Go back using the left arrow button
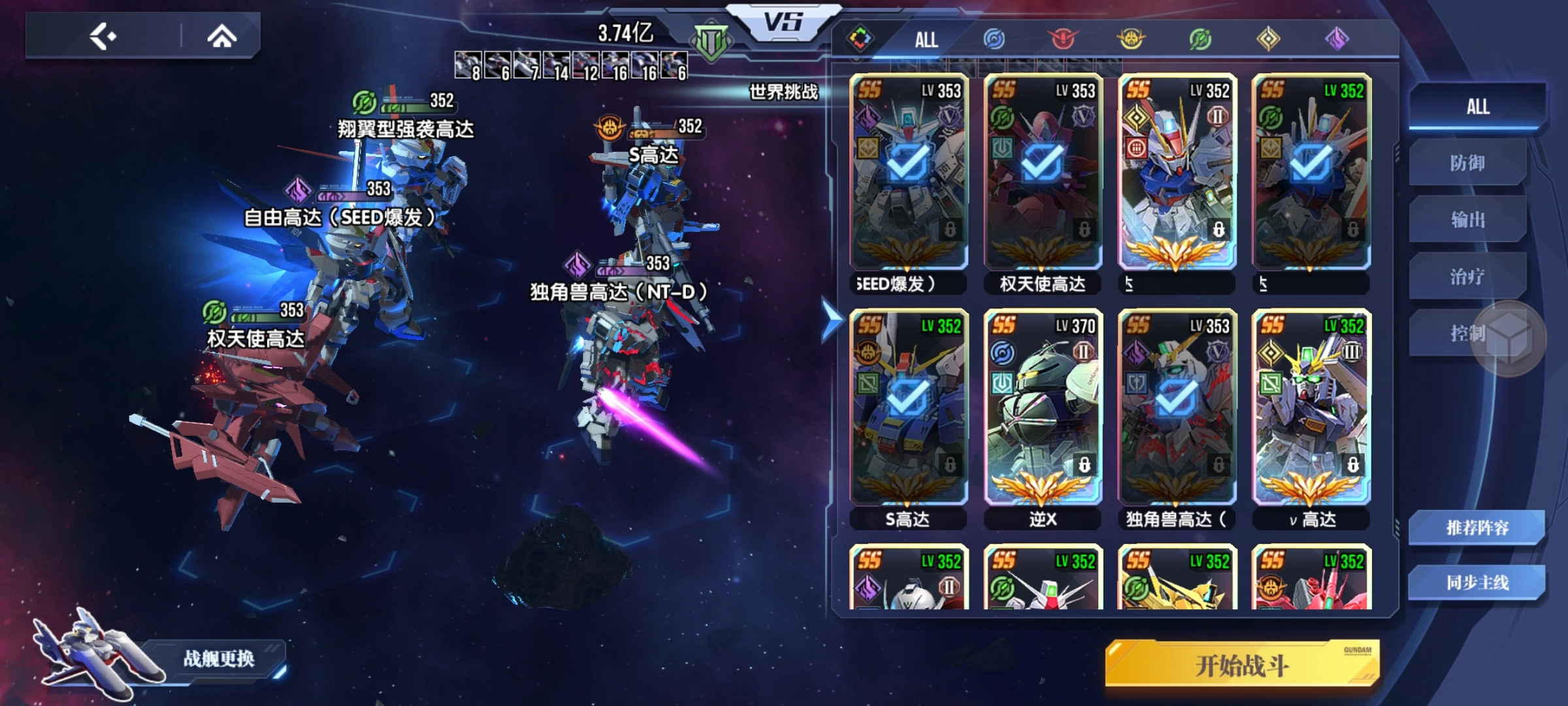1568x706 pixels. coord(103,36)
